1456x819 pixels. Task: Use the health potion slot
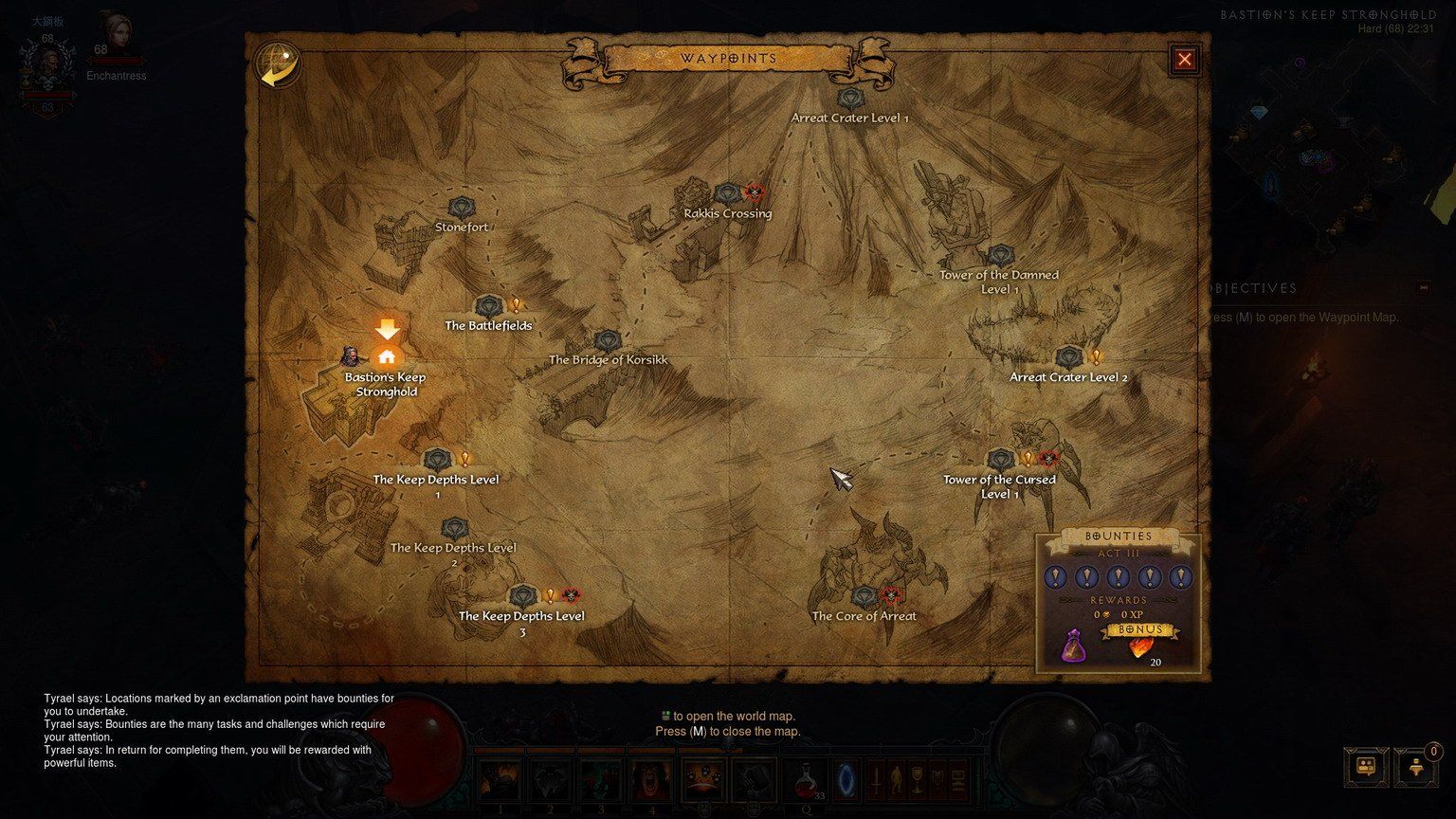tap(805, 779)
